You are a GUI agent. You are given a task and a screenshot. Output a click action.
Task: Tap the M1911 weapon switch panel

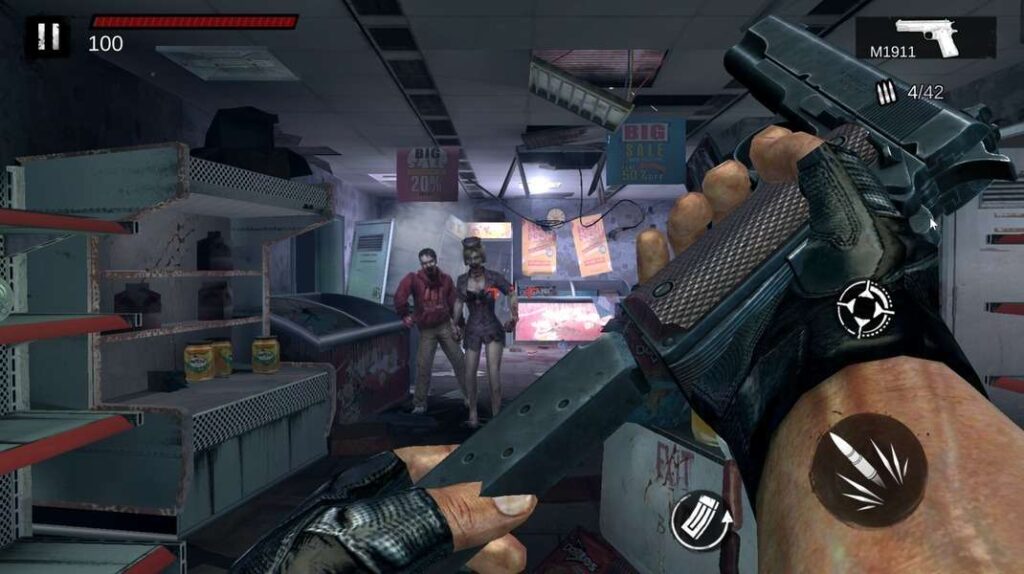[x=925, y=38]
